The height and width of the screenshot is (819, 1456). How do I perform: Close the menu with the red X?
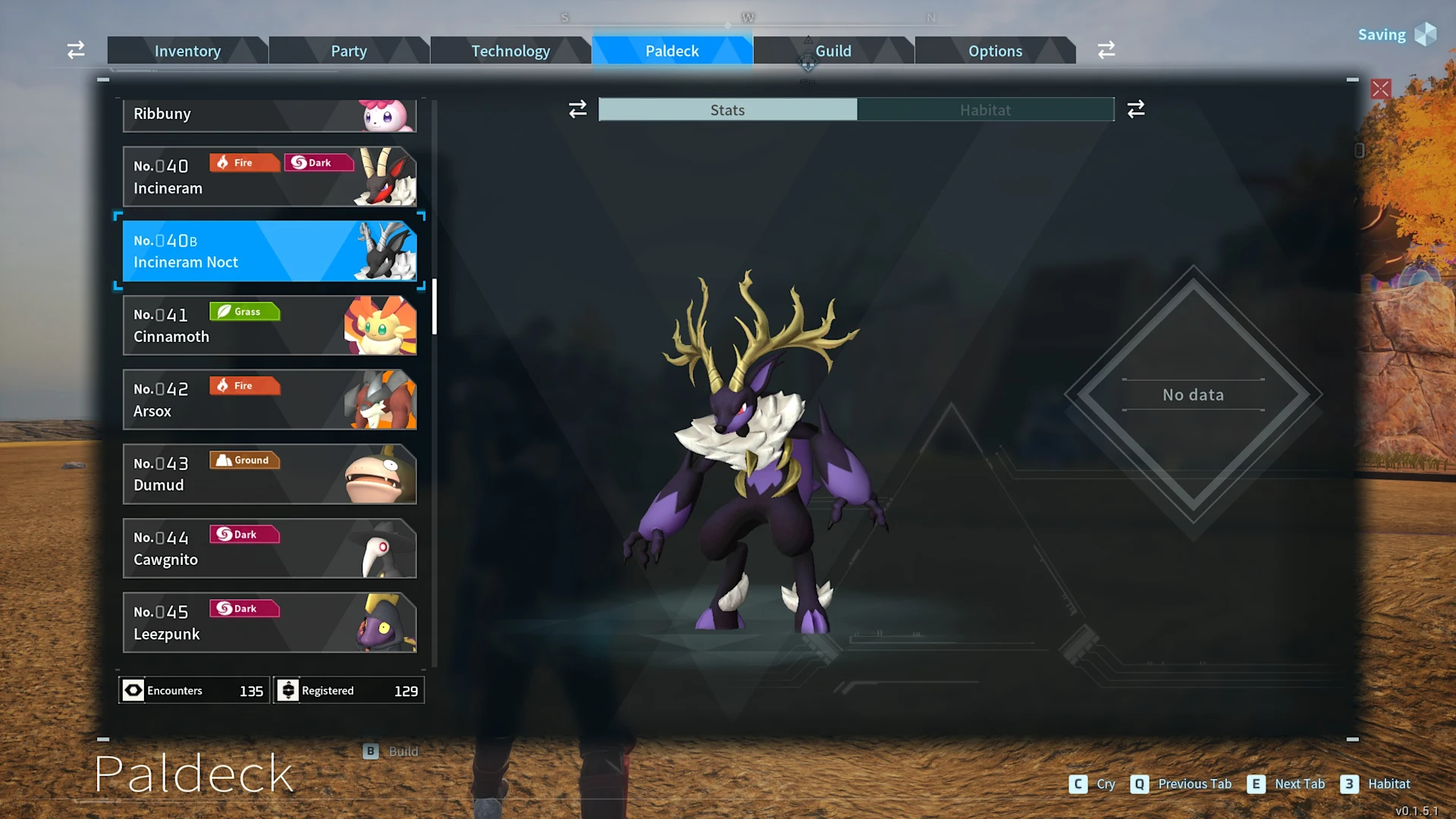pos(1381,89)
